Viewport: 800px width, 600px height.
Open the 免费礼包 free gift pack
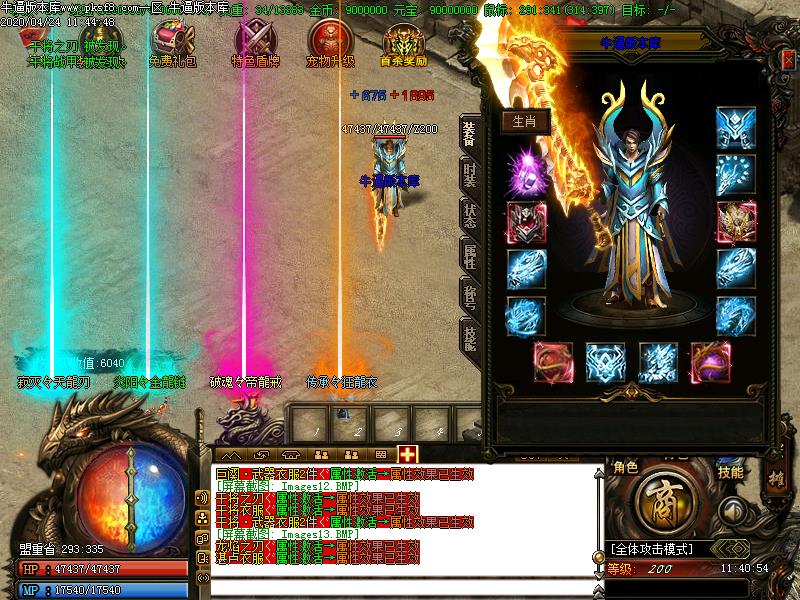[170, 42]
